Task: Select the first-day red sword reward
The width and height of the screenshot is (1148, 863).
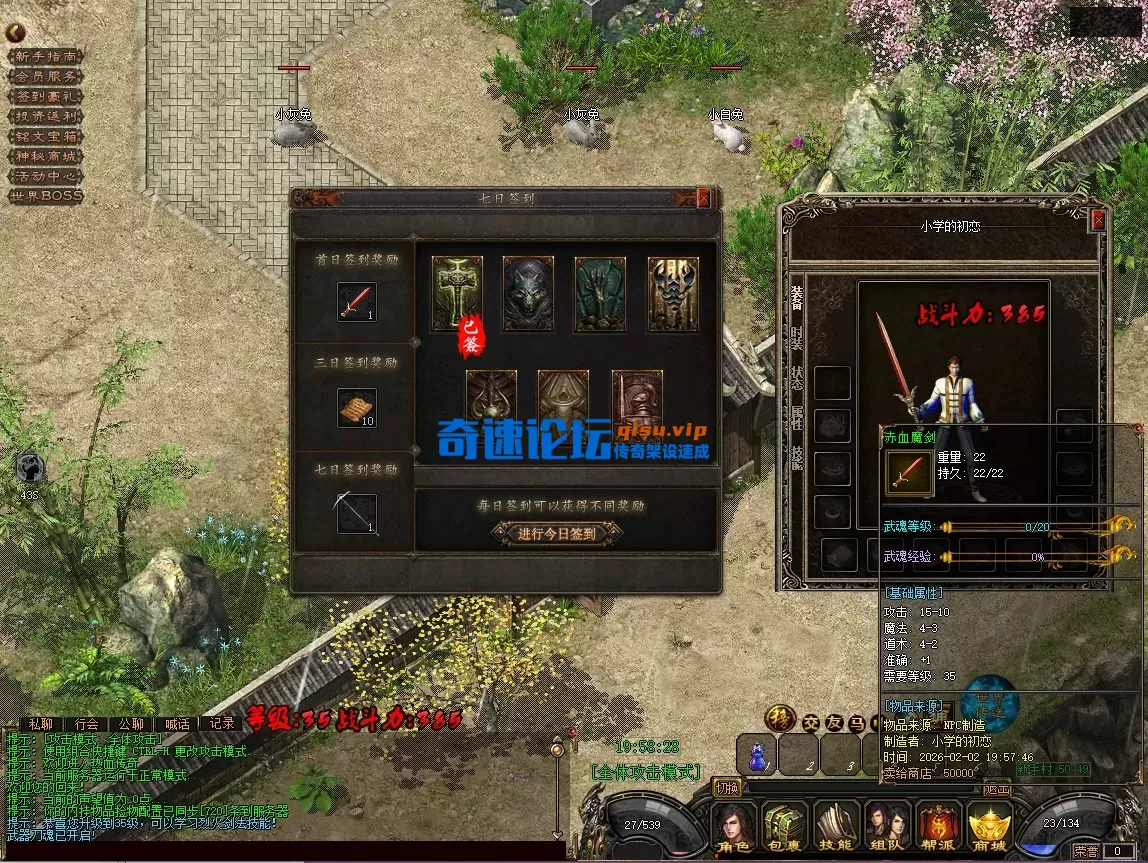Action: click(356, 302)
